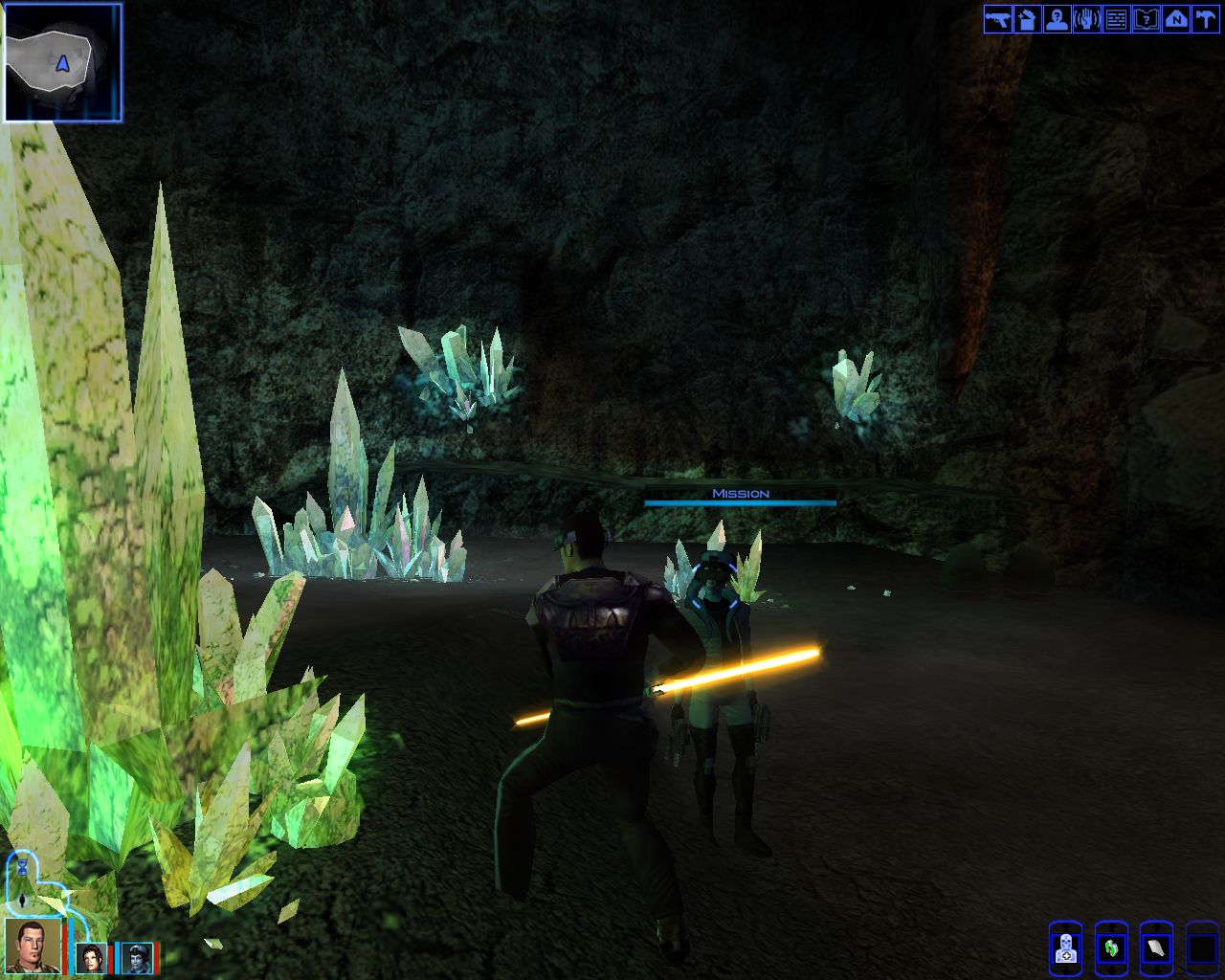Toggle the stealth mode silhouette icon
Viewport: 1225px width, 980px height.
point(21,901)
